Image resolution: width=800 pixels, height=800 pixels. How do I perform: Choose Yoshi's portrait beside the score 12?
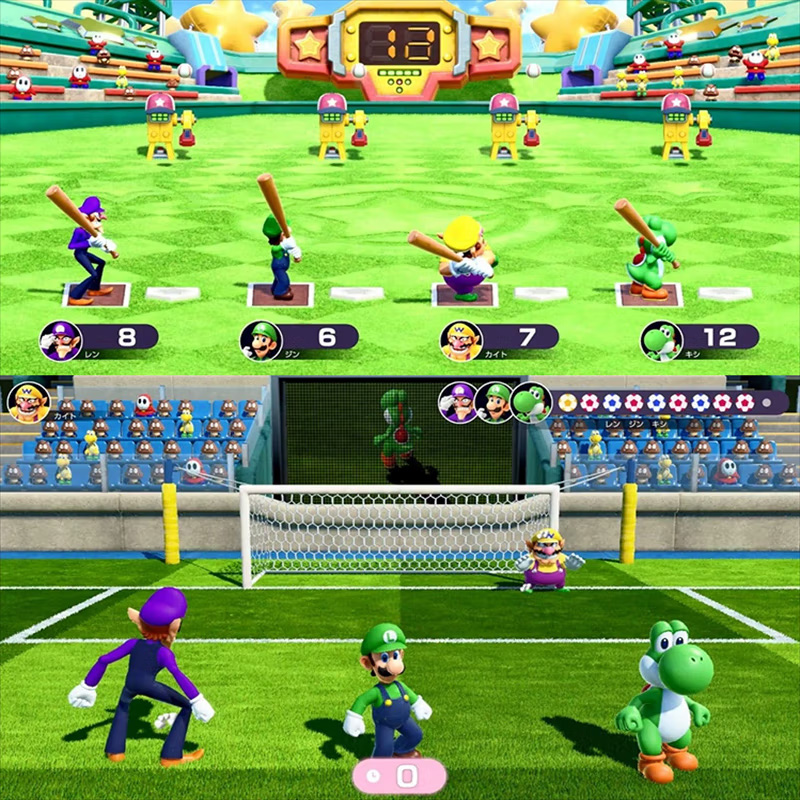click(x=661, y=341)
